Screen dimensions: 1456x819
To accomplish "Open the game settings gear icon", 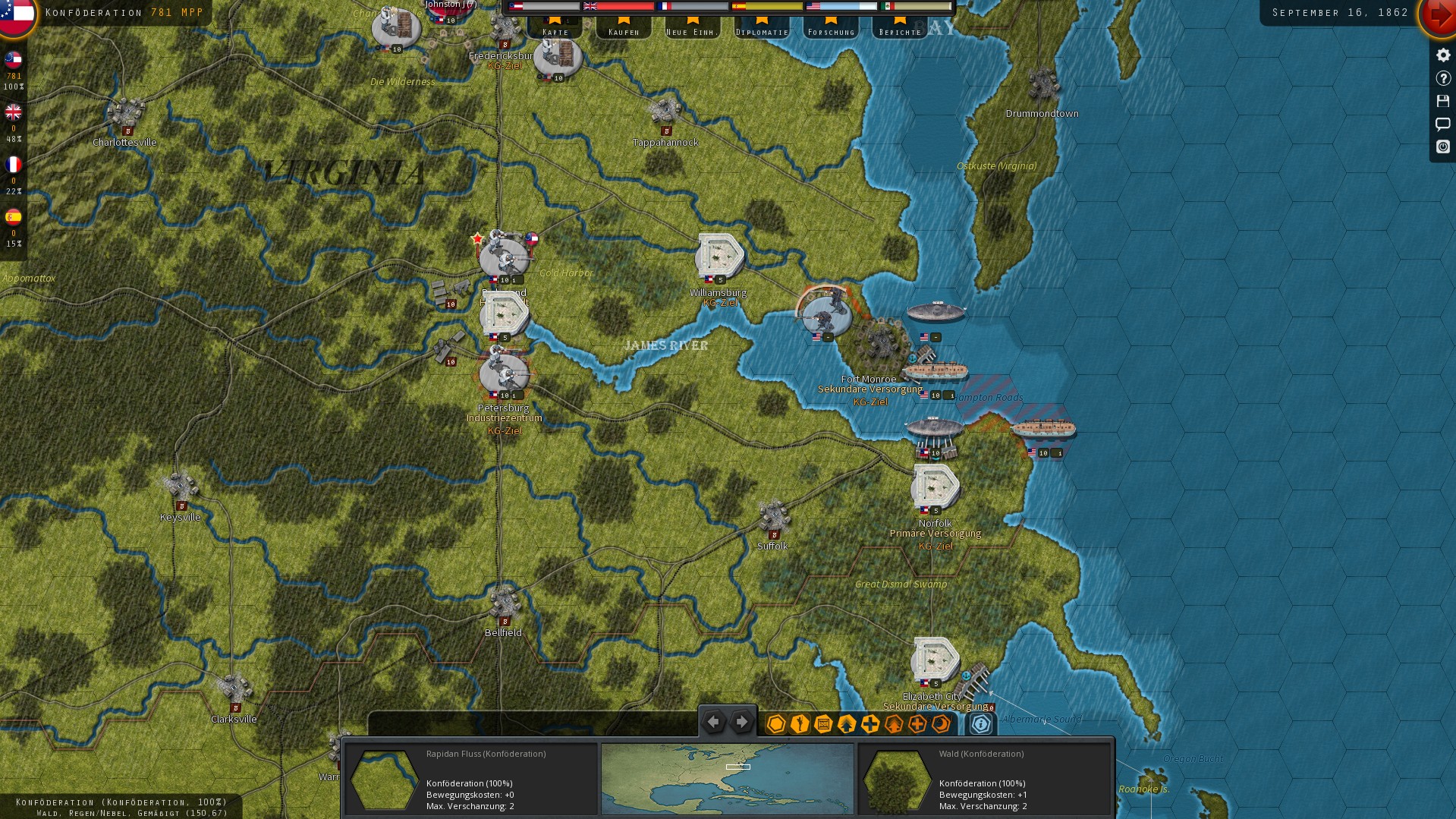I will [x=1442, y=54].
